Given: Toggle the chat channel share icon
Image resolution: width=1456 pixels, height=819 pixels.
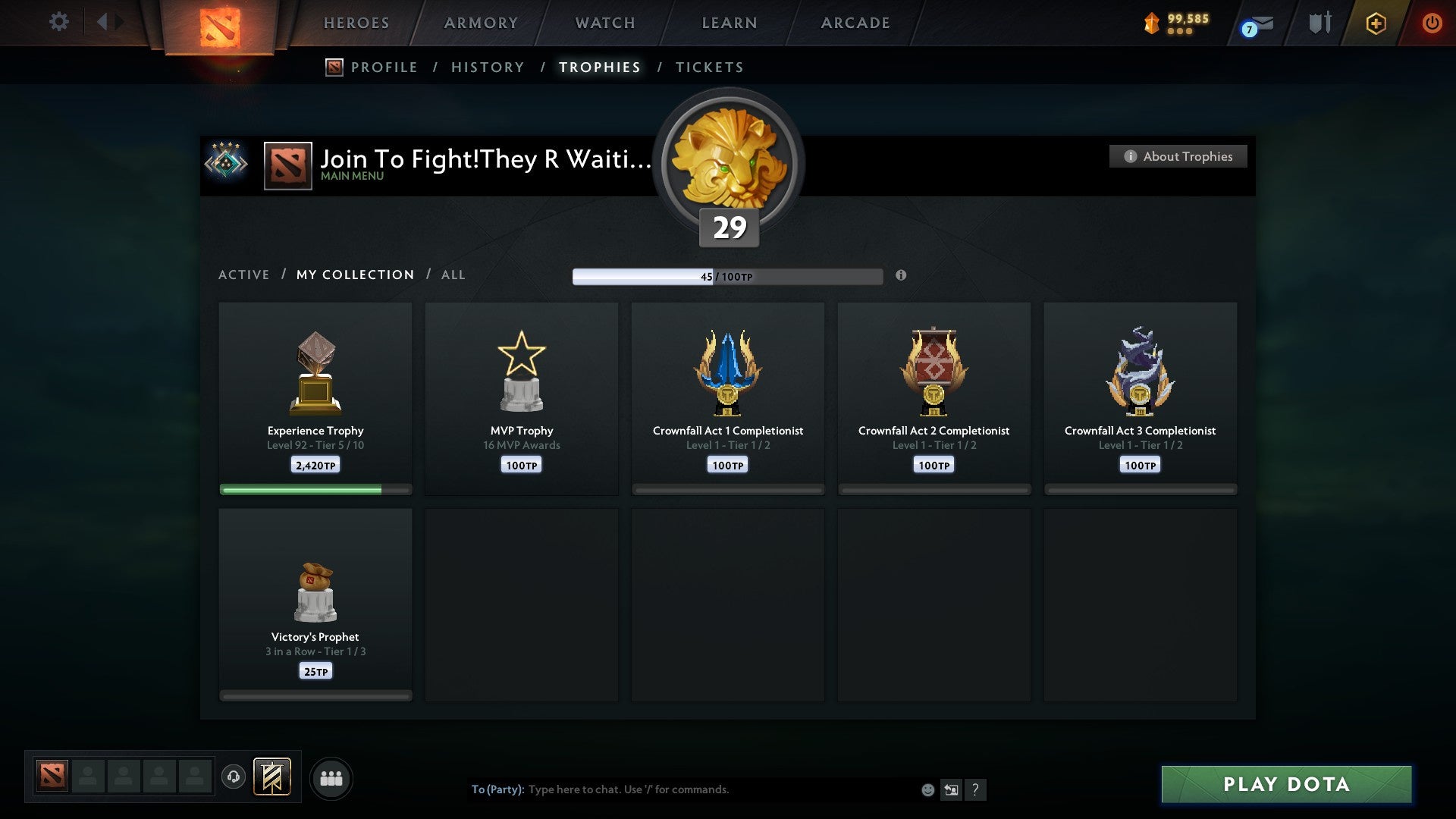Looking at the screenshot, I should 952,789.
